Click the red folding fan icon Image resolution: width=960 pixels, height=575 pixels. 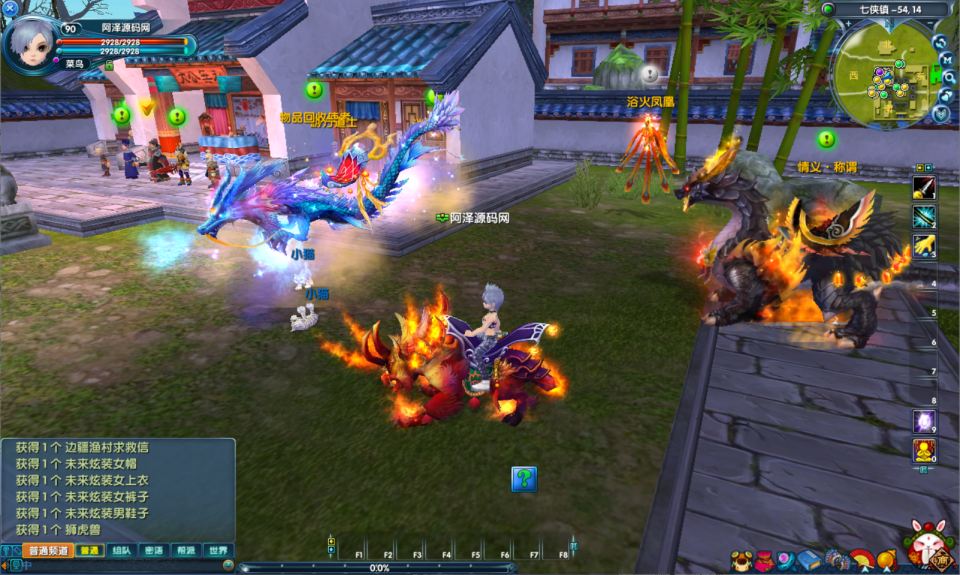click(861, 559)
